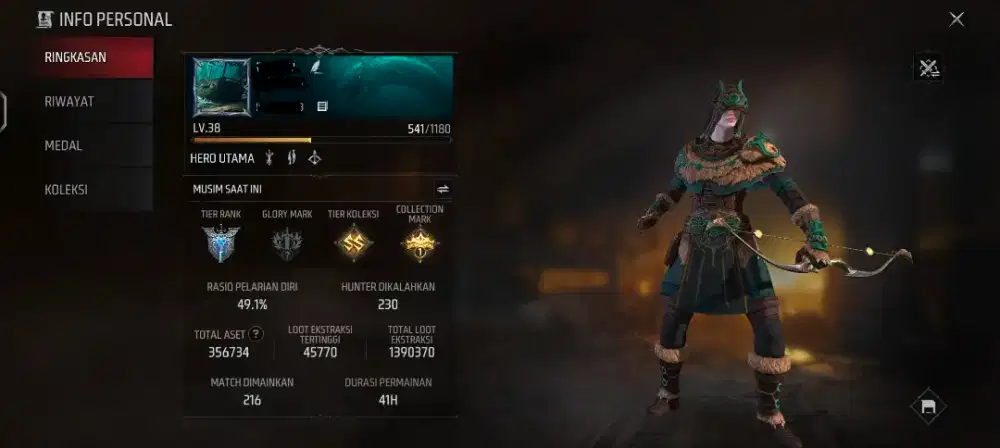
Task: Toggle the season switch arrows button
Action: pyautogui.click(x=442, y=188)
